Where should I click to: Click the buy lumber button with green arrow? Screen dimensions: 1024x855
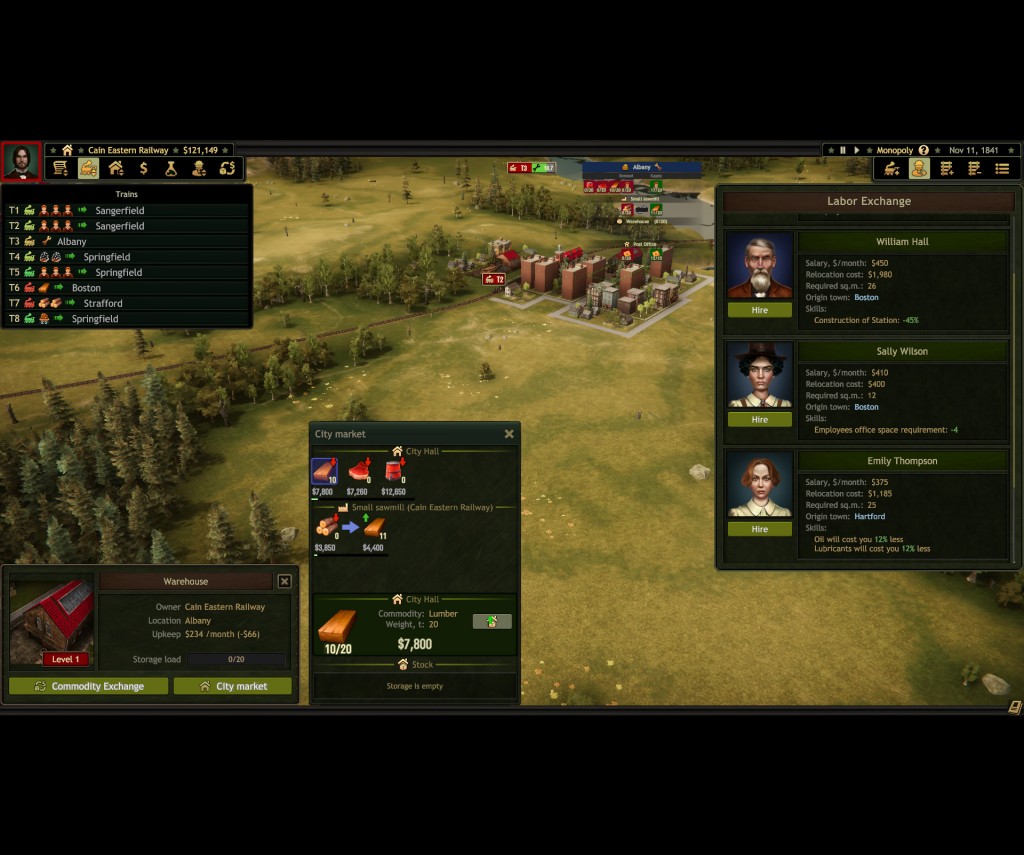[x=491, y=621]
